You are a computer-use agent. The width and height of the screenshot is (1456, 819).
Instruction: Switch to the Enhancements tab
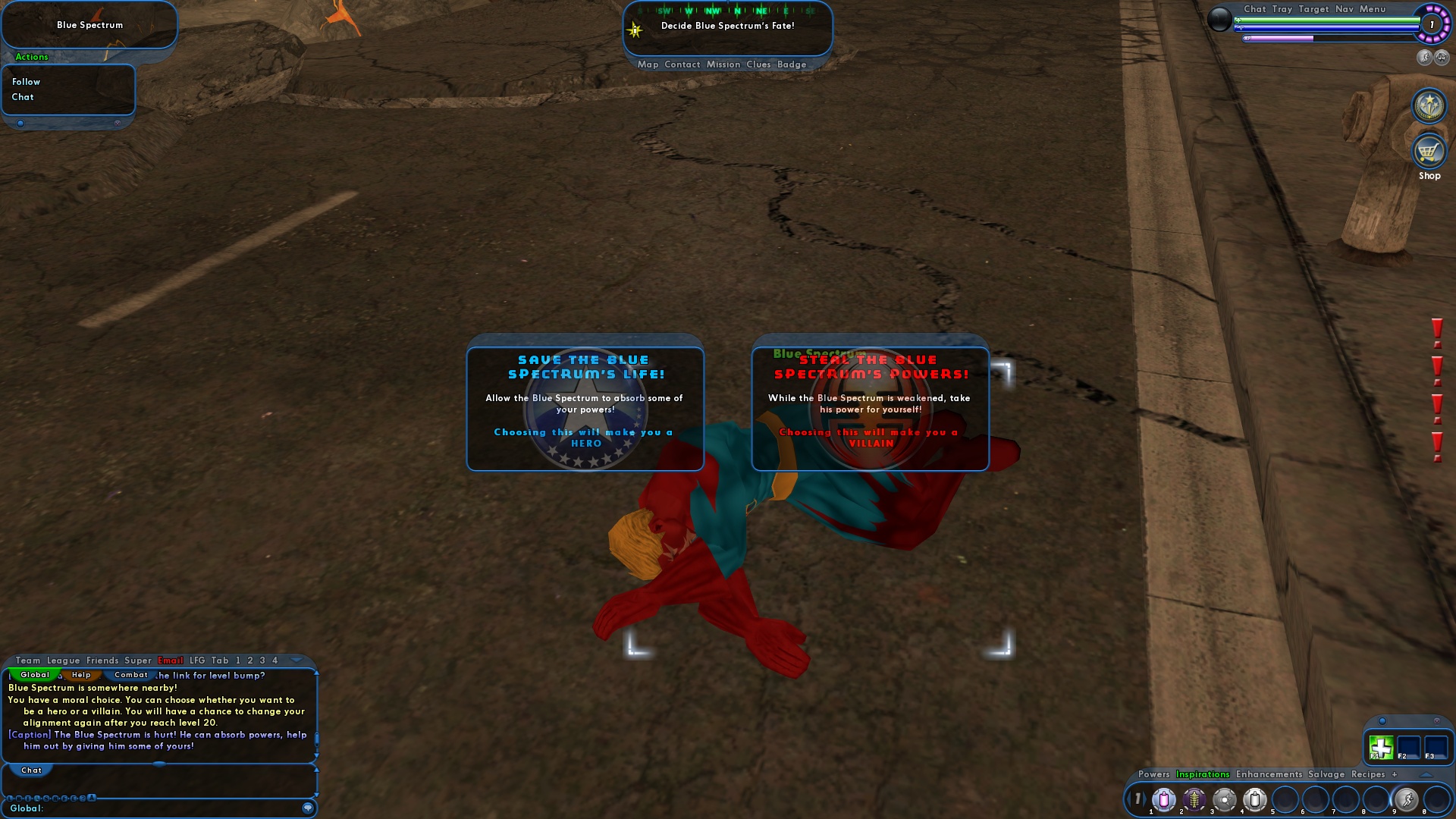(1269, 775)
